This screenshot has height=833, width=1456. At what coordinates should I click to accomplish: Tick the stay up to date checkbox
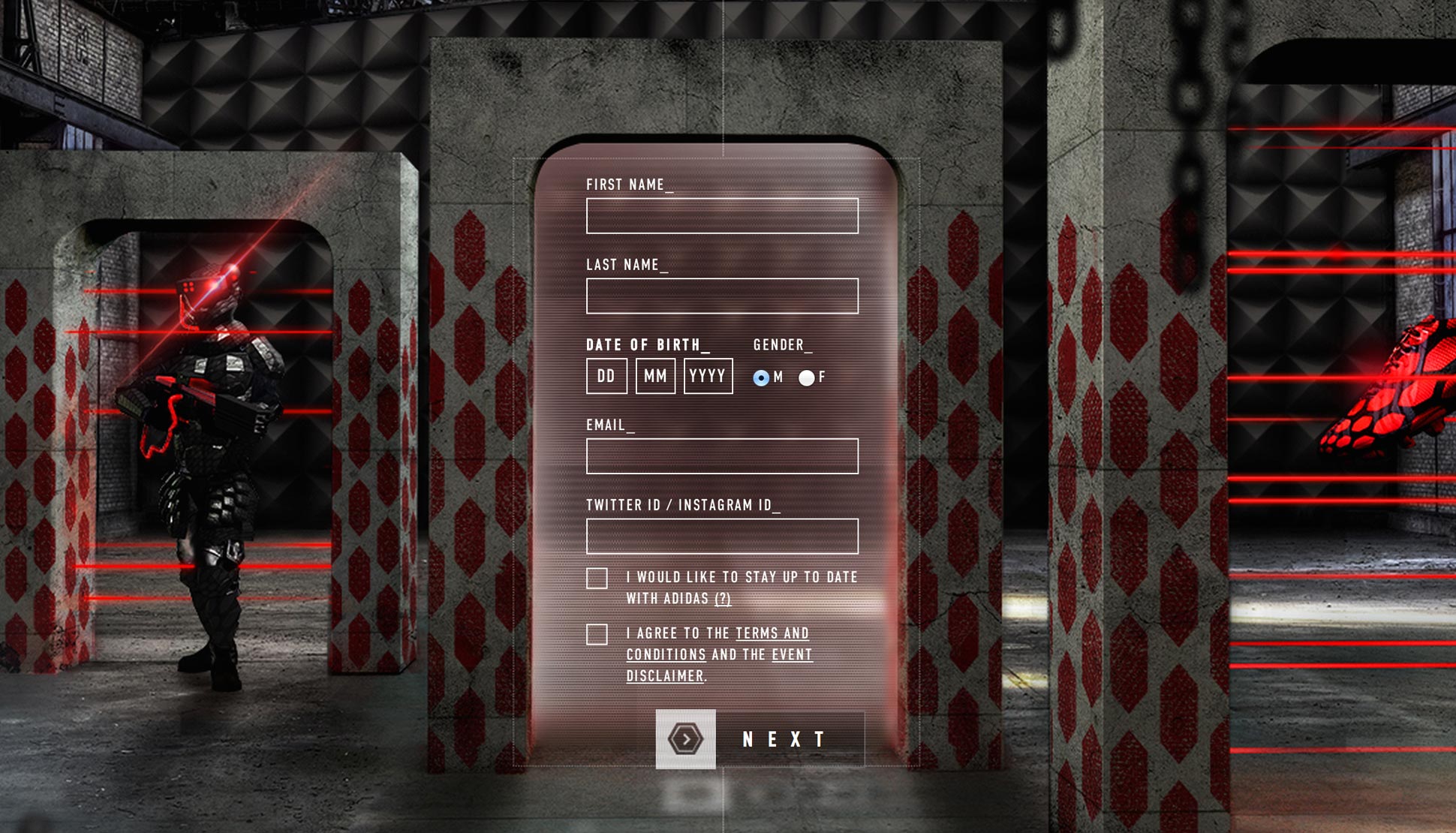click(597, 579)
